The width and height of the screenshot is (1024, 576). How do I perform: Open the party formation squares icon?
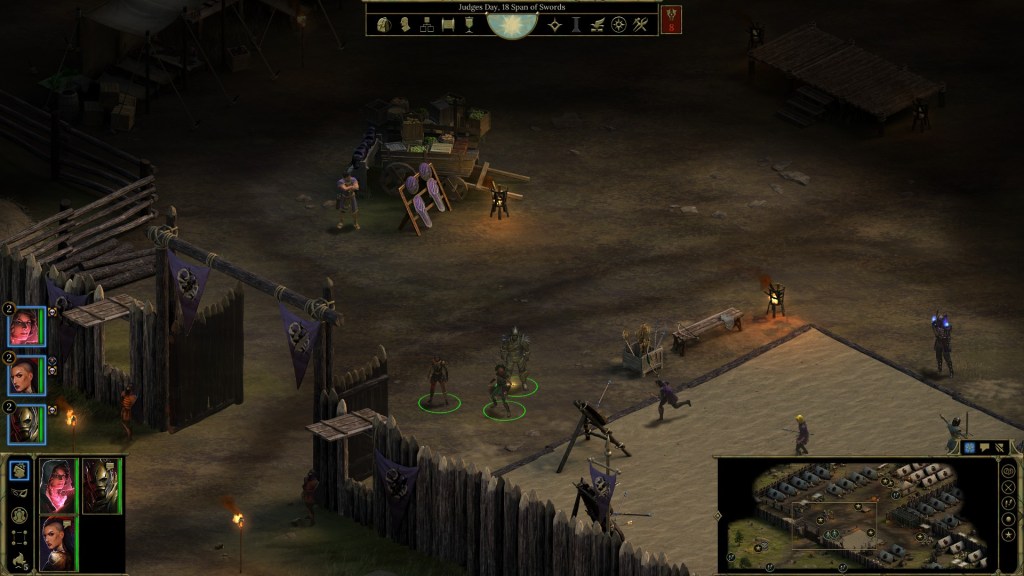pyautogui.click(x=19, y=537)
